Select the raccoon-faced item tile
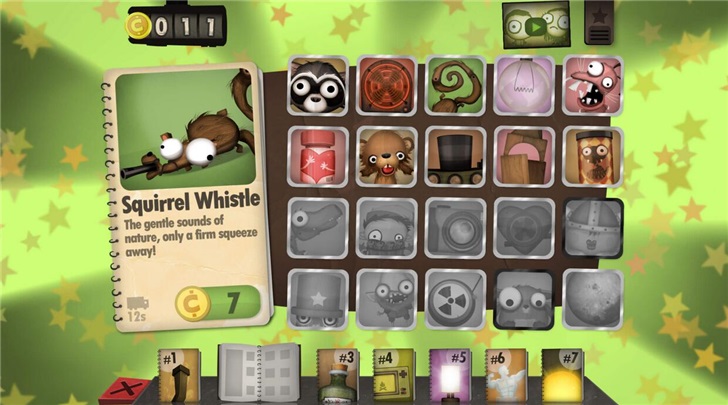This screenshot has height=405, width=728. pyautogui.click(x=317, y=86)
